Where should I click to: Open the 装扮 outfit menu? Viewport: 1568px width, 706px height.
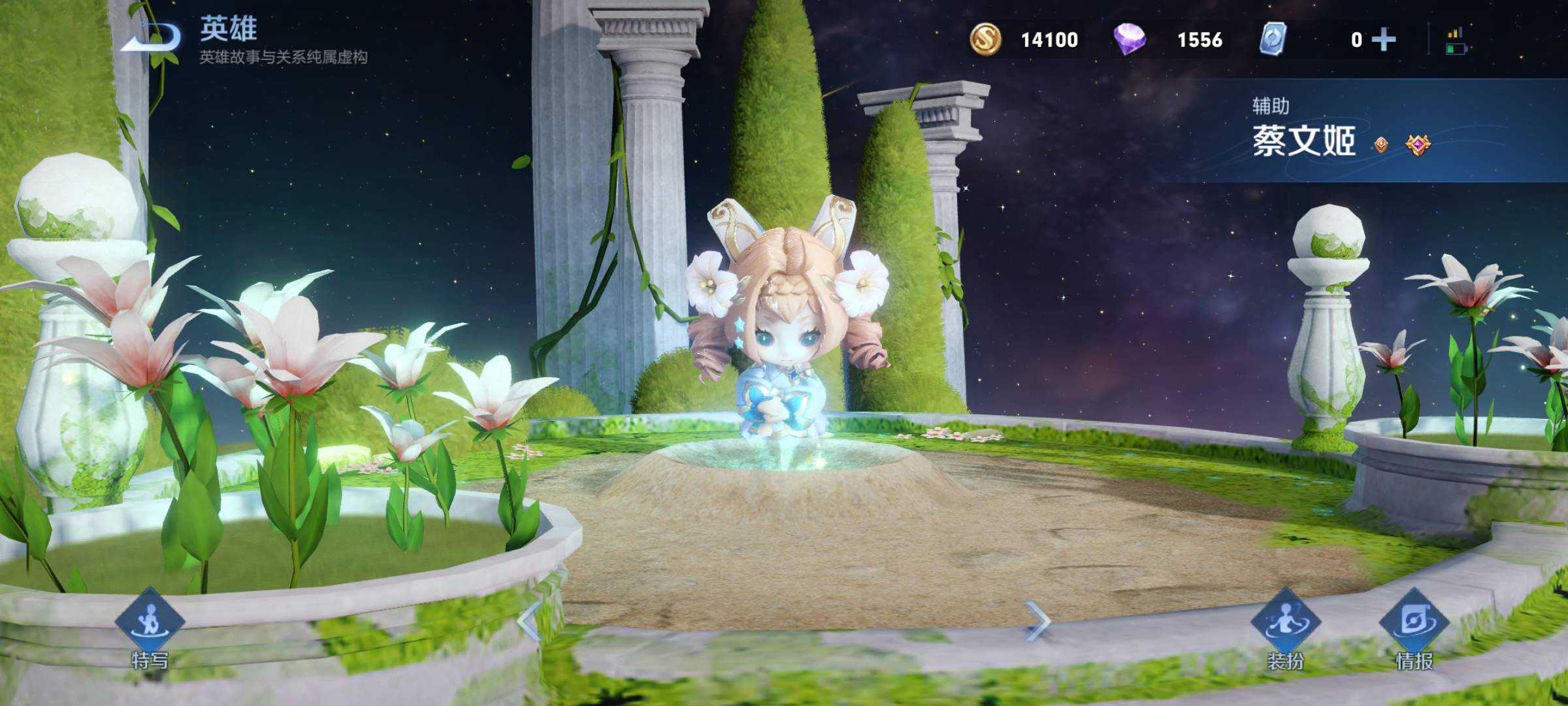tap(1285, 621)
